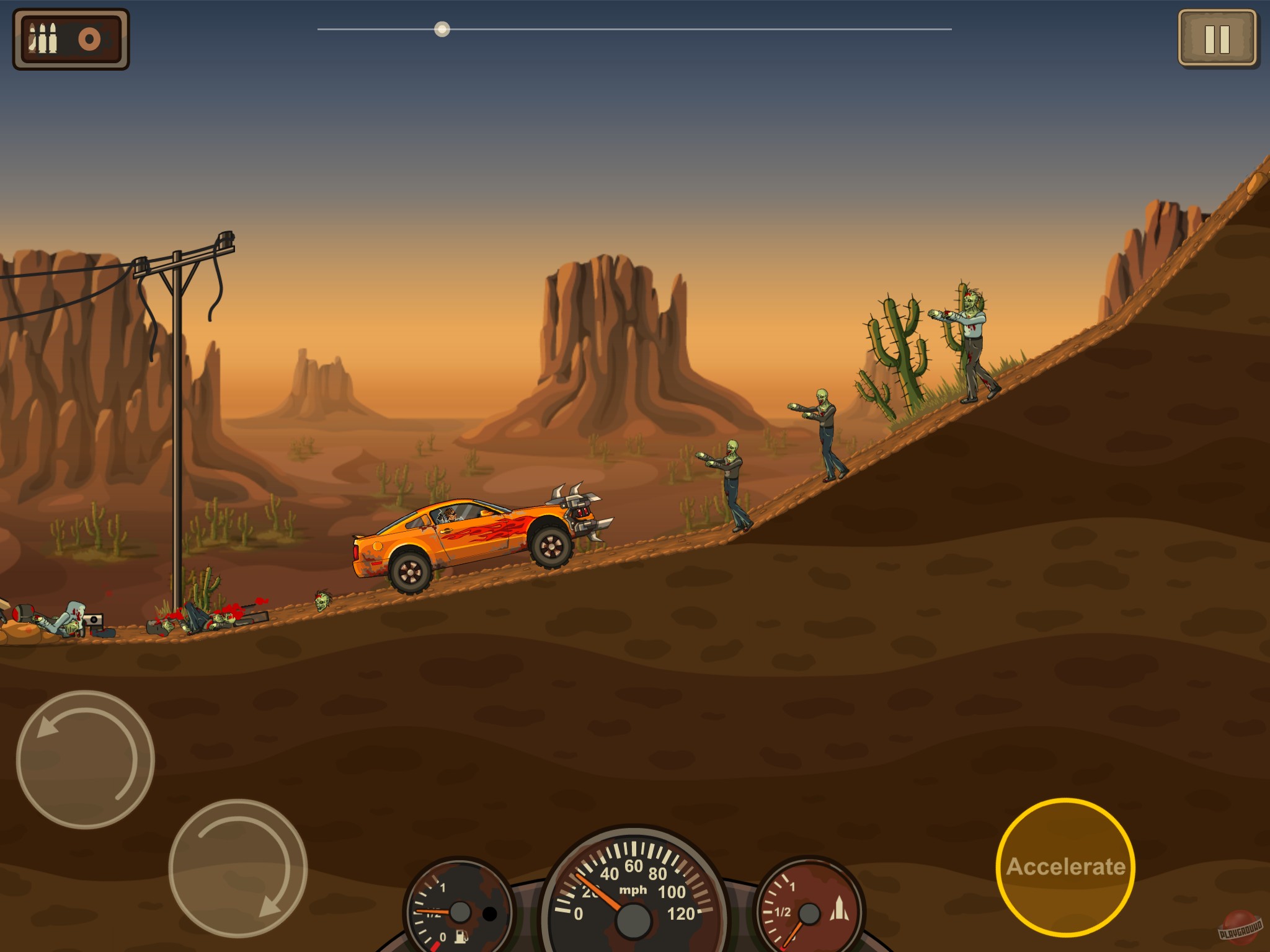Pause the game with the pause button
1270x952 pixels.
pos(1217,38)
